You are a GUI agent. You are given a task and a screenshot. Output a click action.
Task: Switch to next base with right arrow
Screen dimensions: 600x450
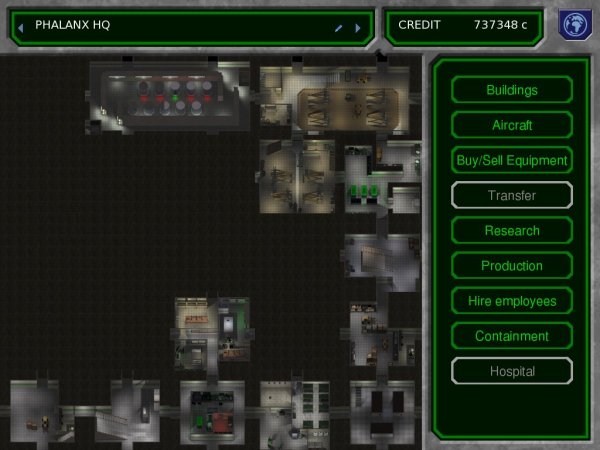click(x=357, y=28)
